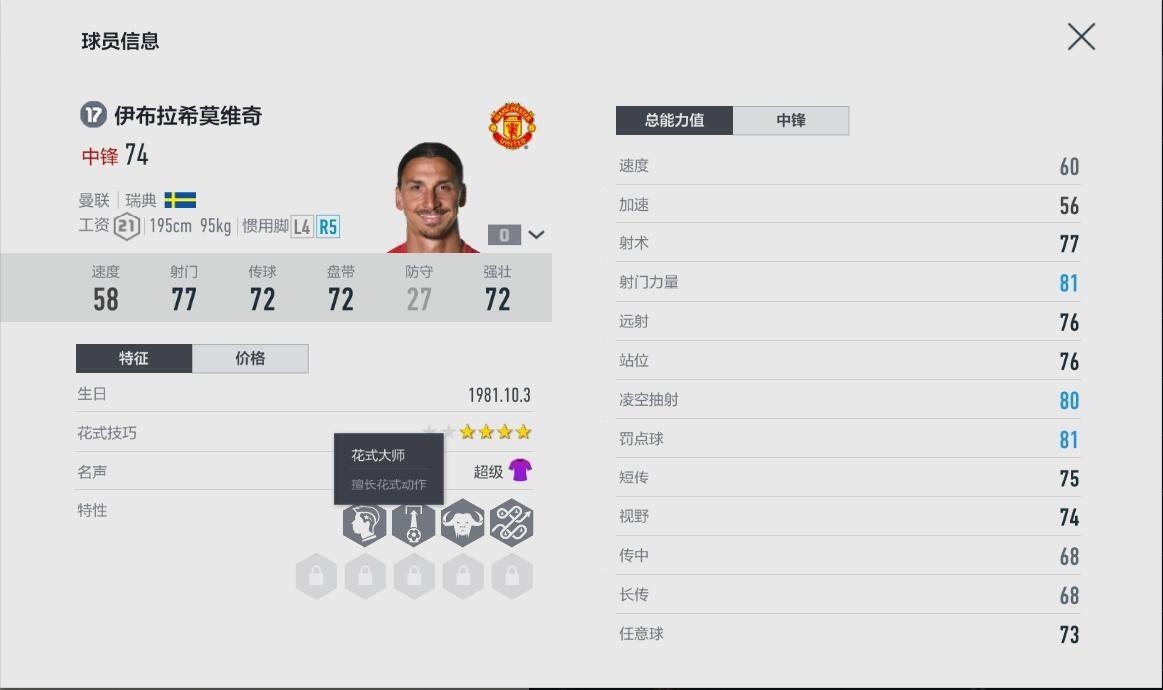Open the 中锋 position stats tab
Viewport: 1163px width, 690px height.
pyautogui.click(x=790, y=121)
